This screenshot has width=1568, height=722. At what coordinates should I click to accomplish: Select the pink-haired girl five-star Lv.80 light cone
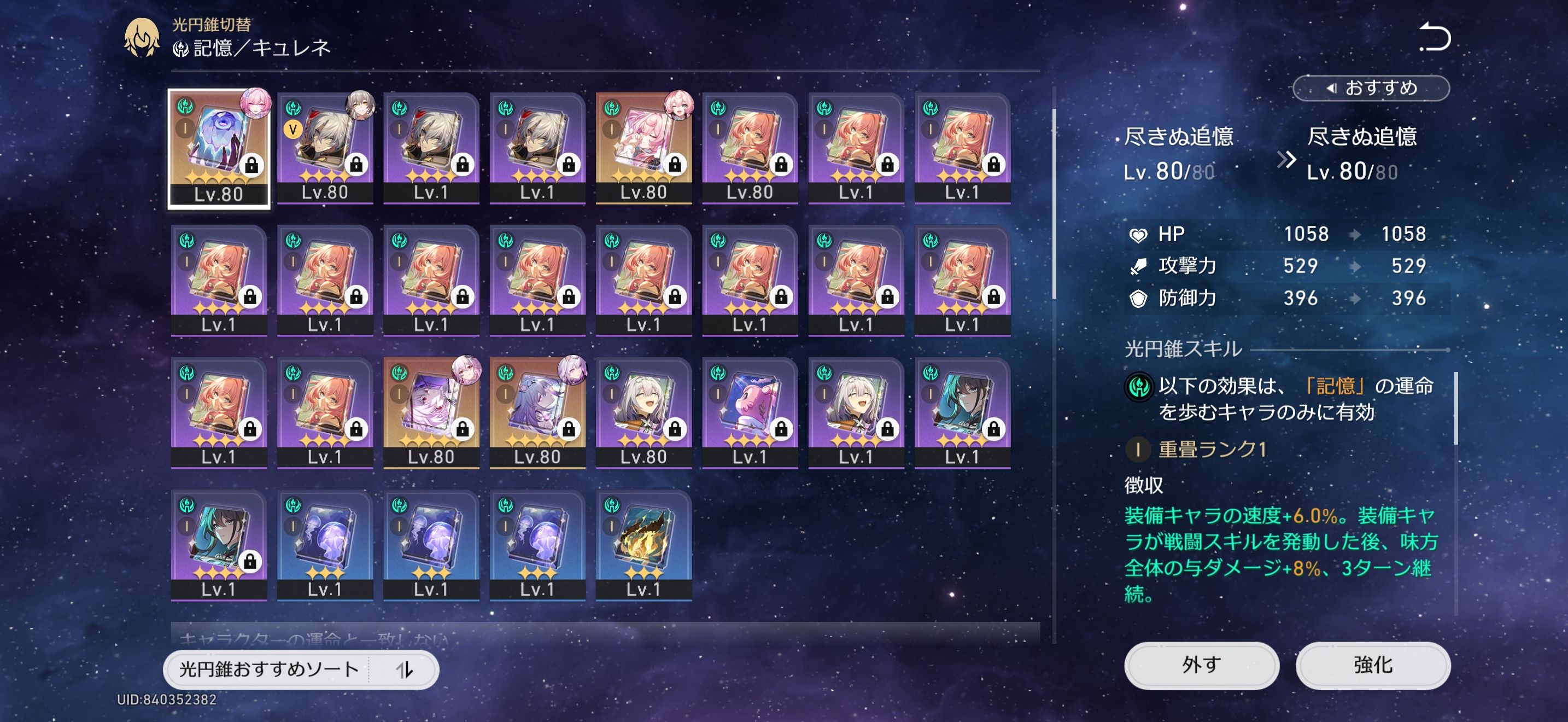click(643, 148)
